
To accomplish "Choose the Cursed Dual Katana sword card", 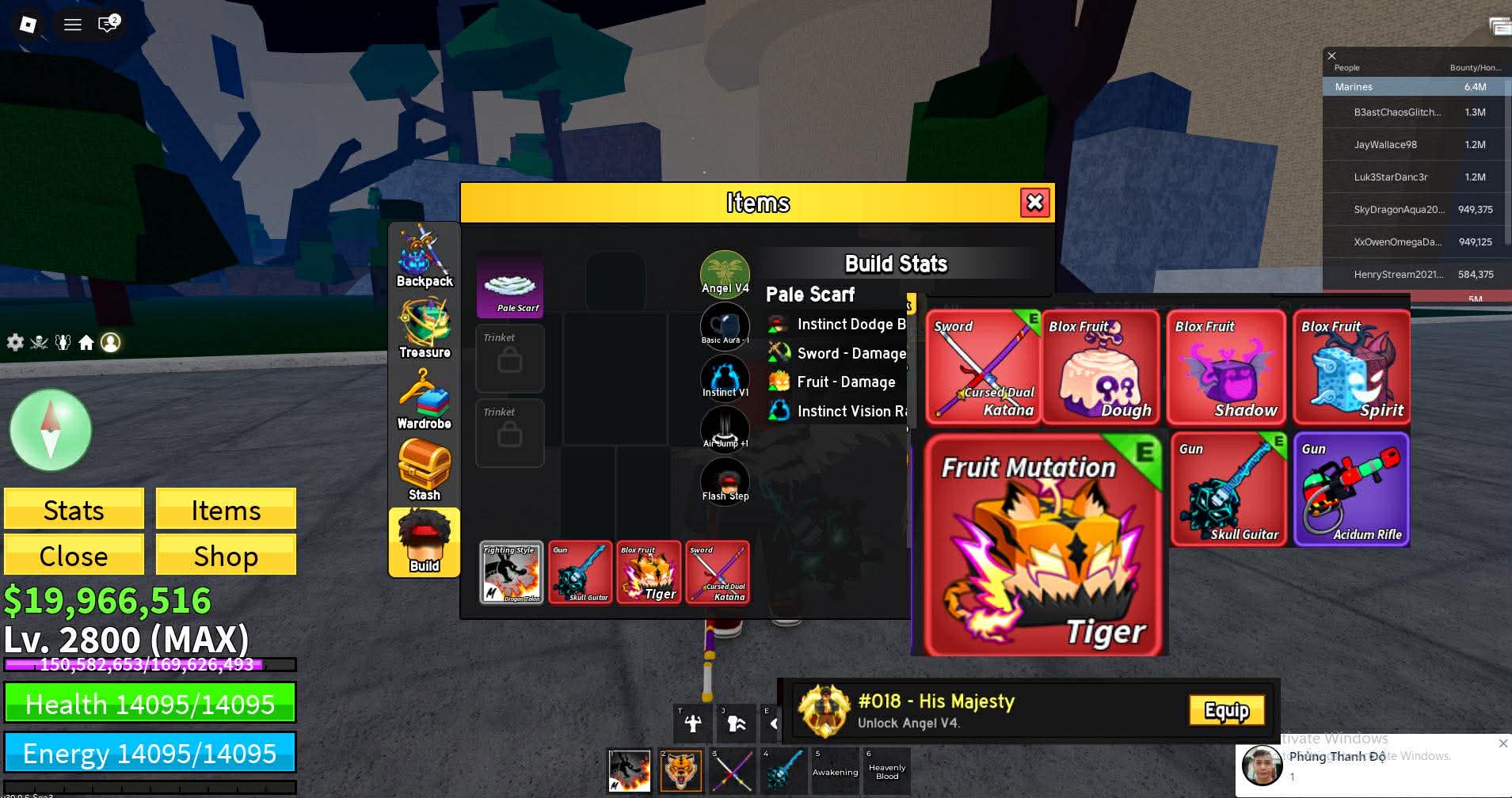I will [982, 367].
